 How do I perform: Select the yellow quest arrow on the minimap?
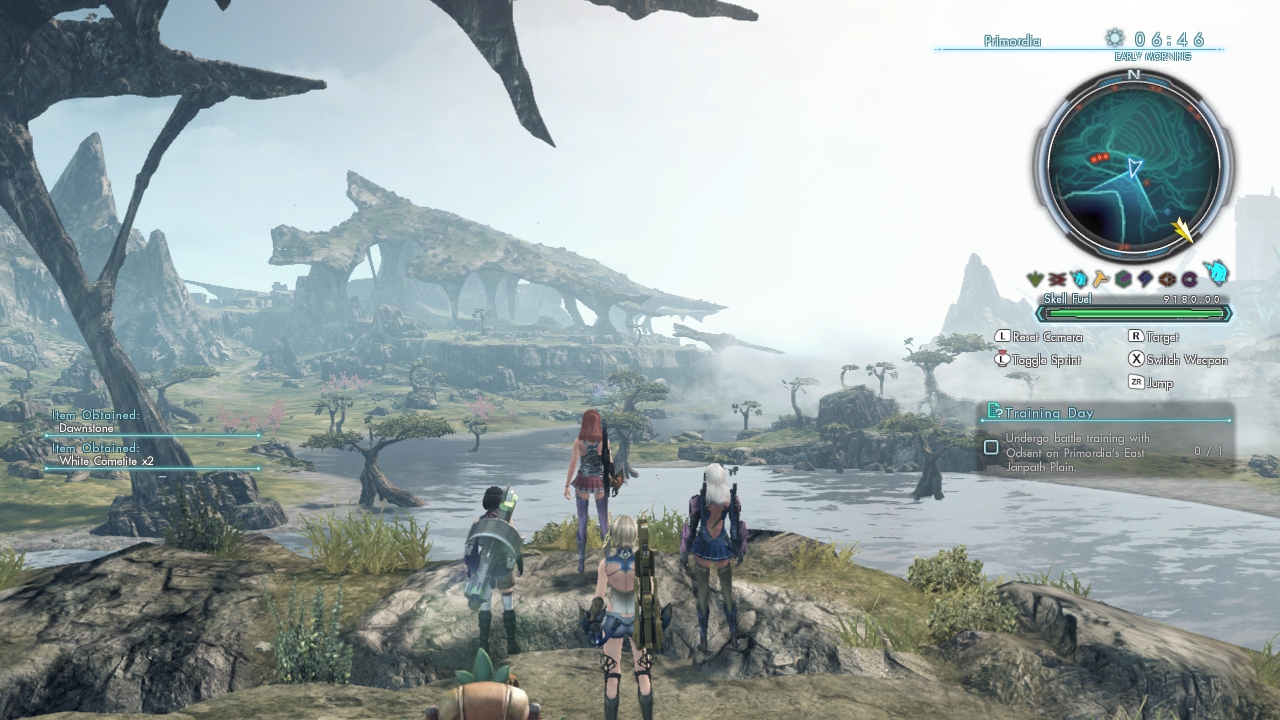[x=1183, y=231]
